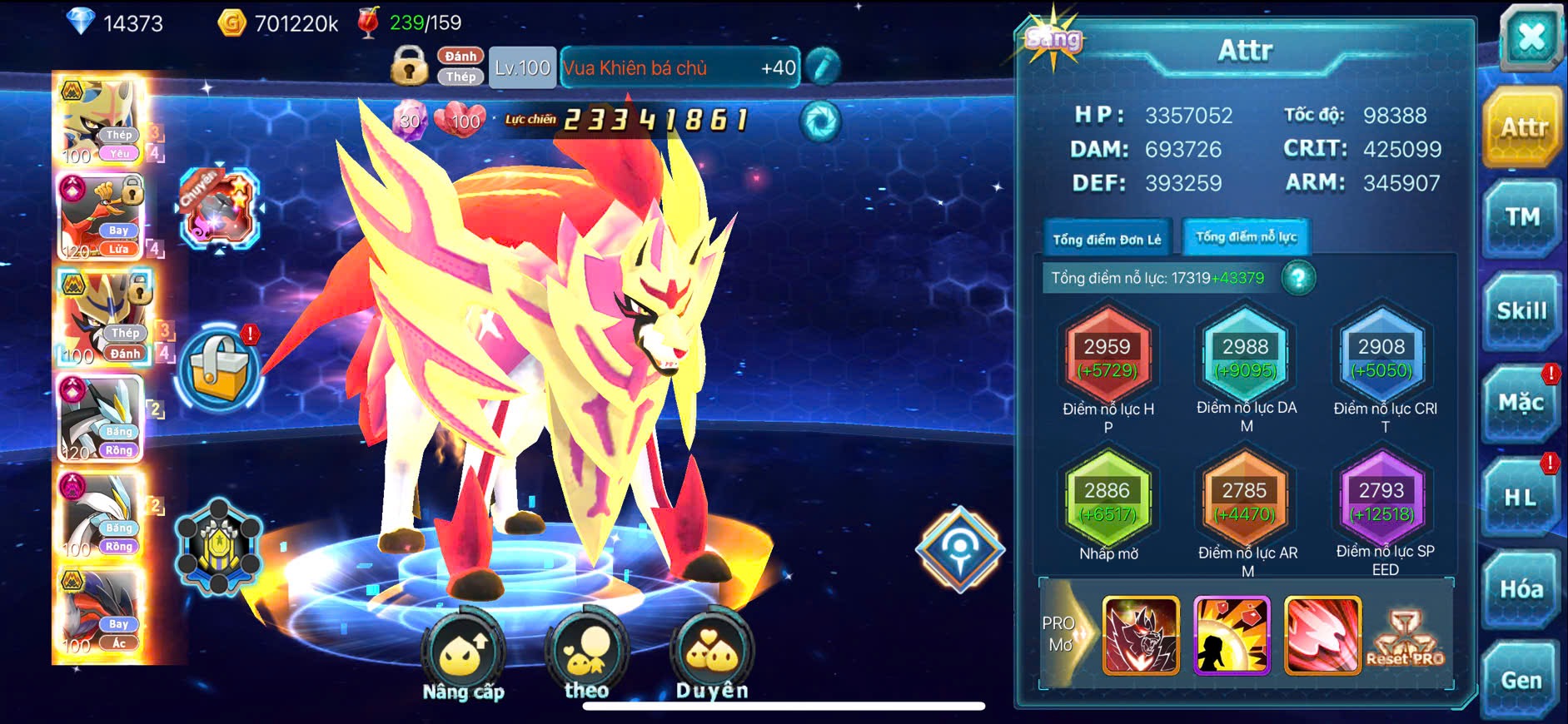This screenshot has height=724, width=1568.
Task: Open the Skill side tab
Action: tap(1521, 311)
